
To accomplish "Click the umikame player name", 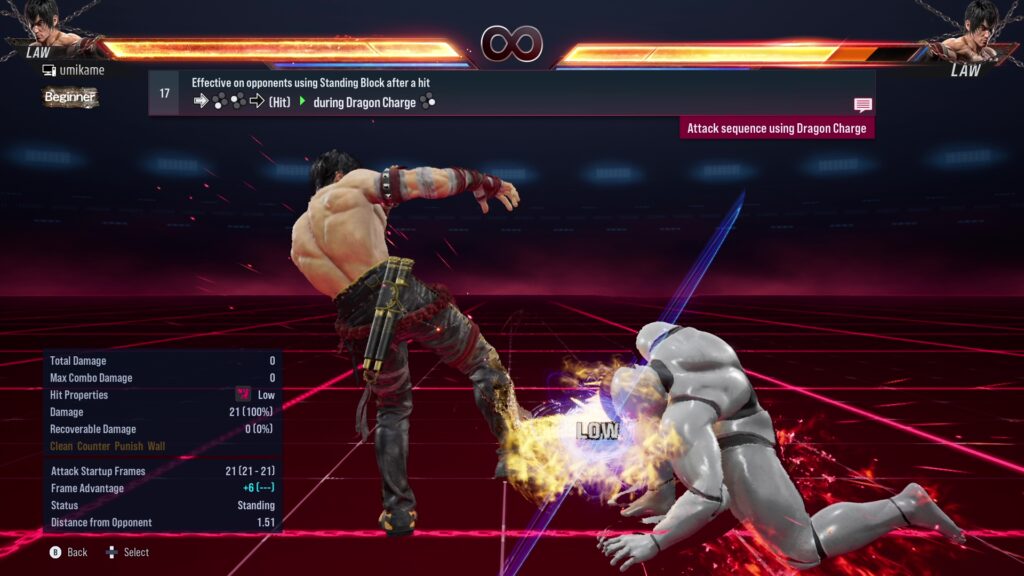I will pyautogui.click(x=81, y=70).
